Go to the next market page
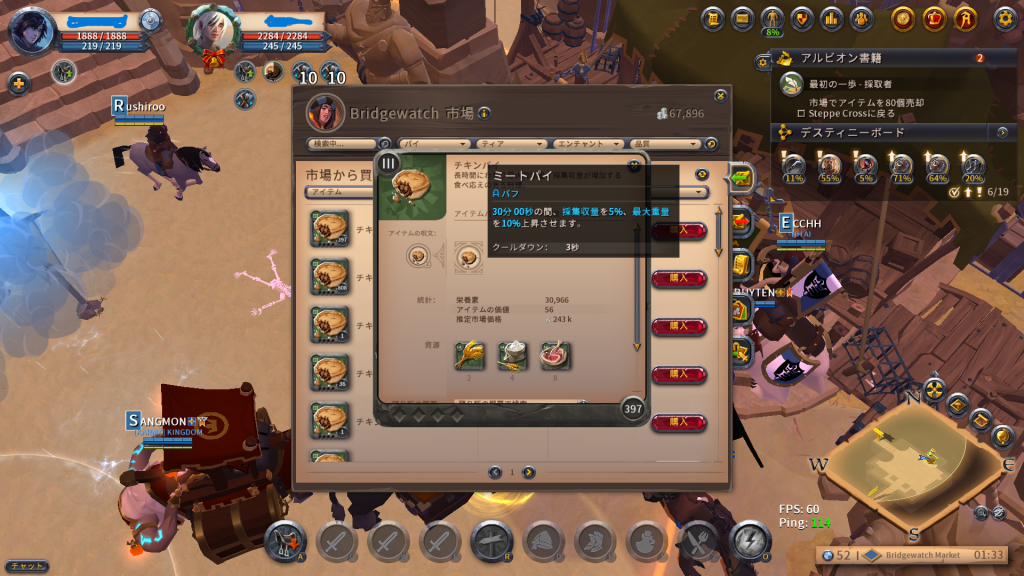1024x576 pixels. point(529,472)
